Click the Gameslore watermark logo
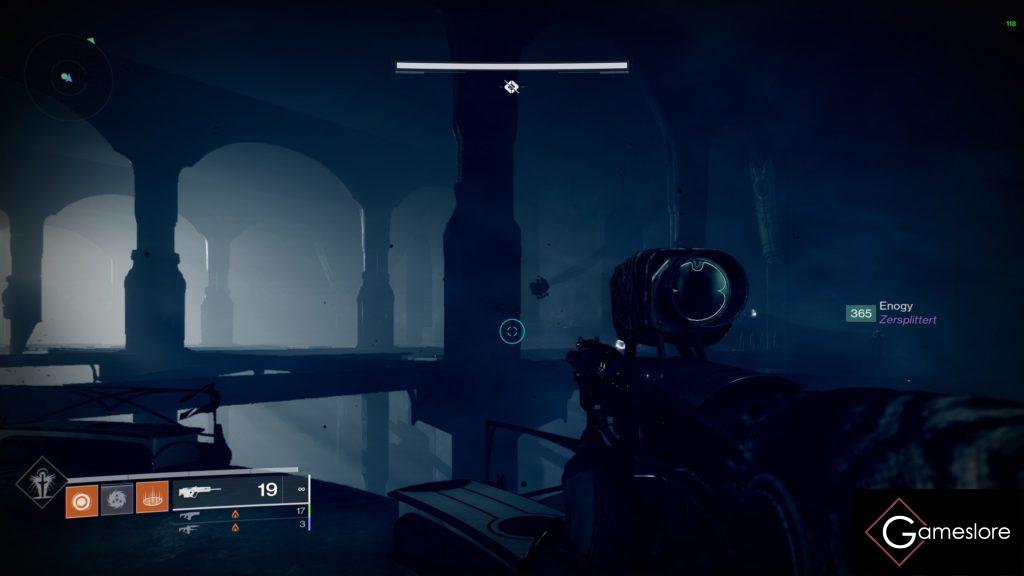 point(939,532)
